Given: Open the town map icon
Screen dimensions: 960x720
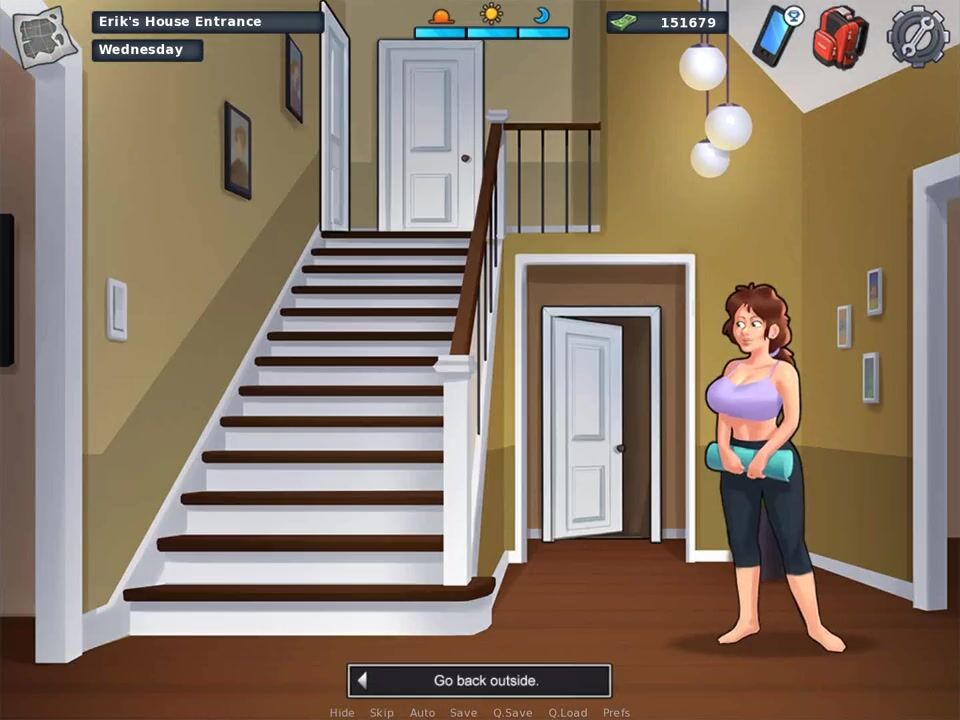Looking at the screenshot, I should pyautogui.click(x=45, y=35).
